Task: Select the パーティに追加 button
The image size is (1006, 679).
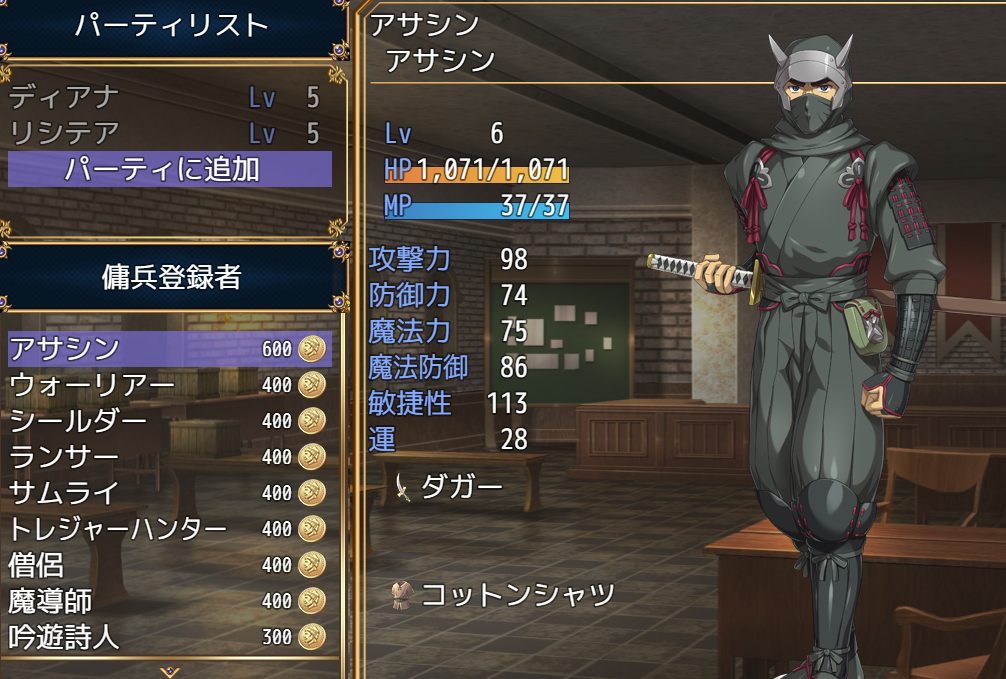Action: pyautogui.click(x=169, y=169)
